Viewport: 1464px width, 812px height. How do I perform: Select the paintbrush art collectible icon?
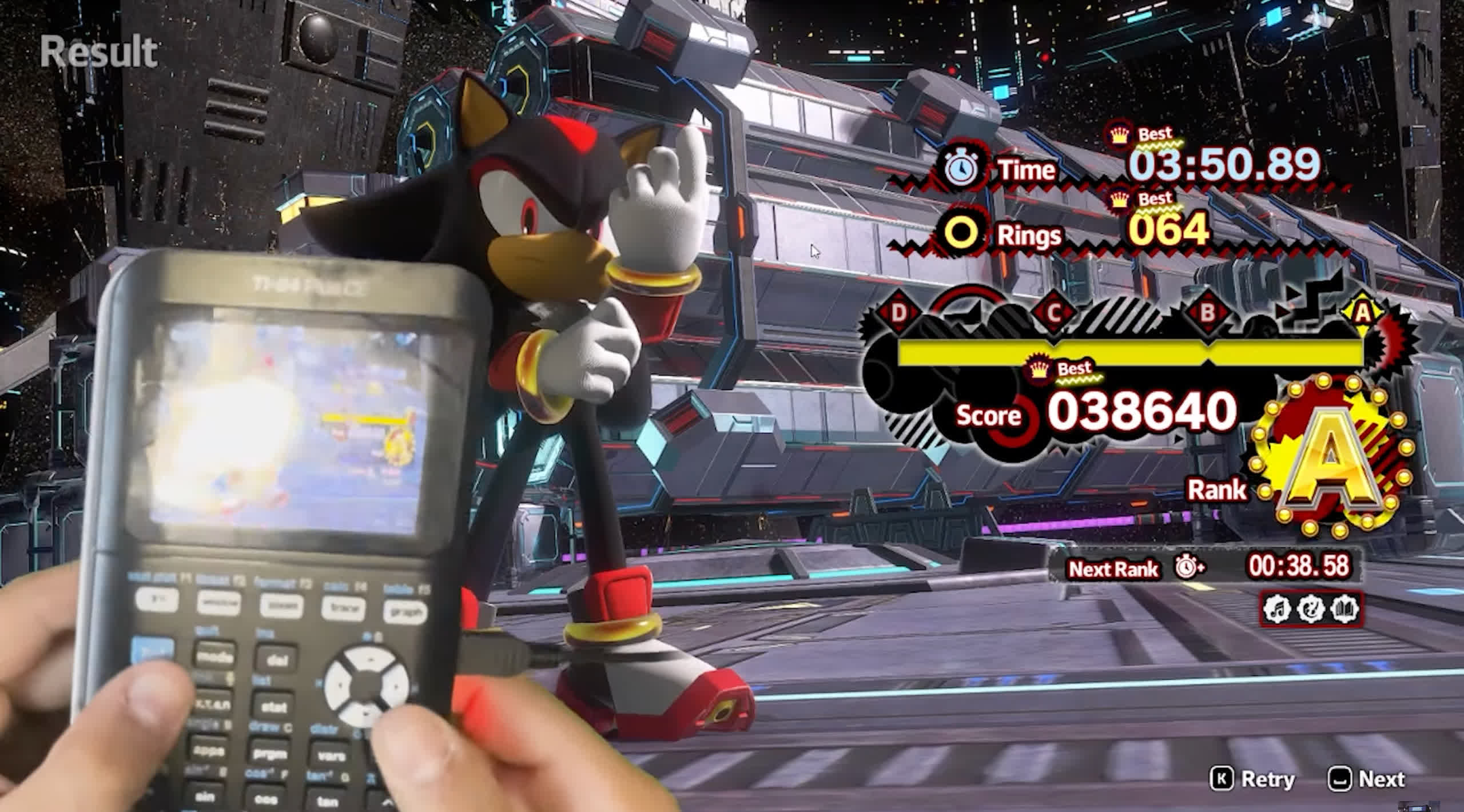pyautogui.click(x=1310, y=609)
